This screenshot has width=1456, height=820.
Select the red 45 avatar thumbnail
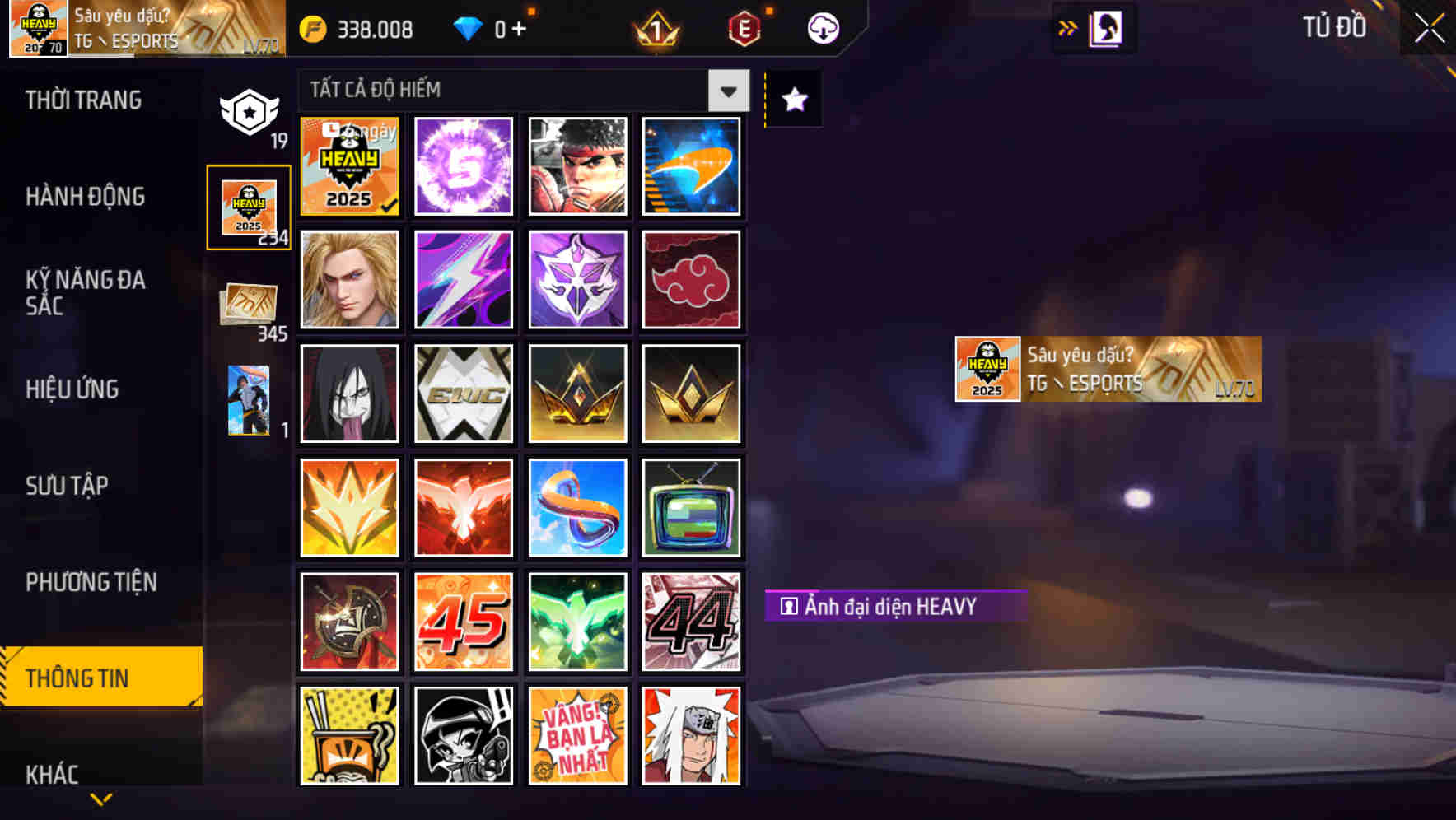click(x=463, y=622)
